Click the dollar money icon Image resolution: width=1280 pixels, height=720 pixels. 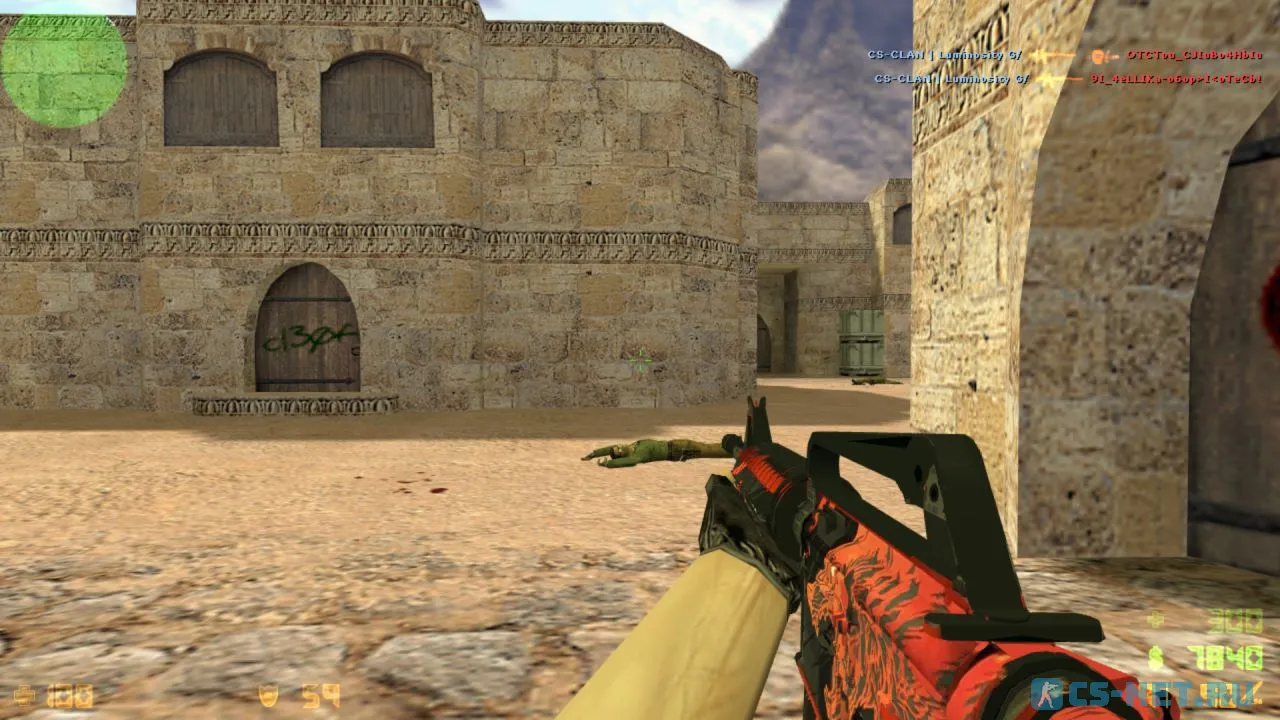point(1156,657)
